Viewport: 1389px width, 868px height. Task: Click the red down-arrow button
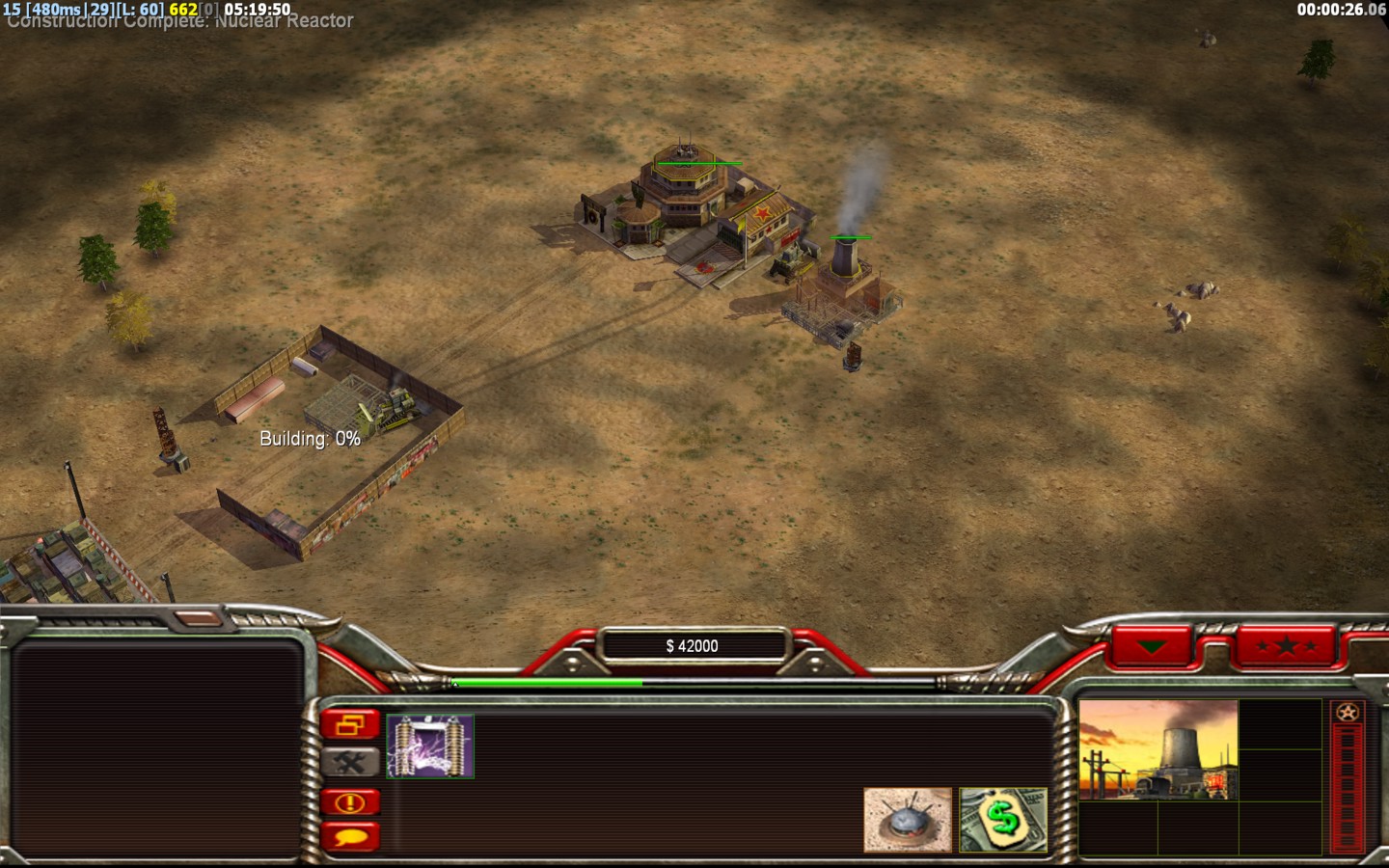click(x=1152, y=646)
